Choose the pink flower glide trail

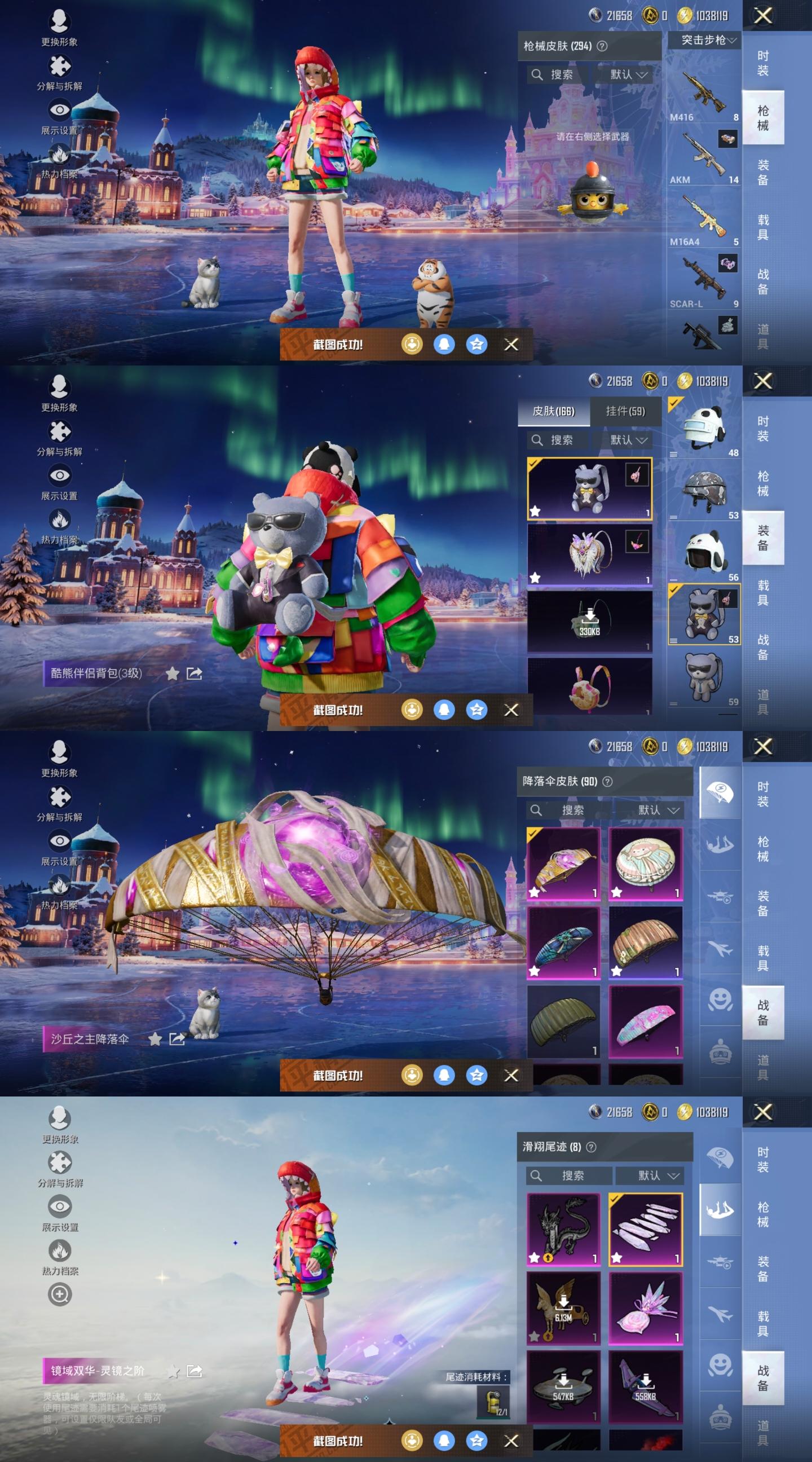tap(645, 1307)
